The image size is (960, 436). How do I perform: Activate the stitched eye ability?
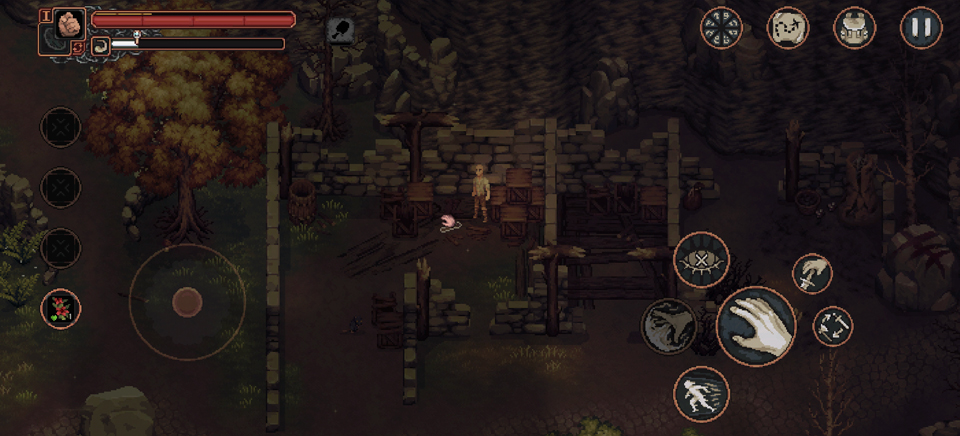pyautogui.click(x=701, y=259)
